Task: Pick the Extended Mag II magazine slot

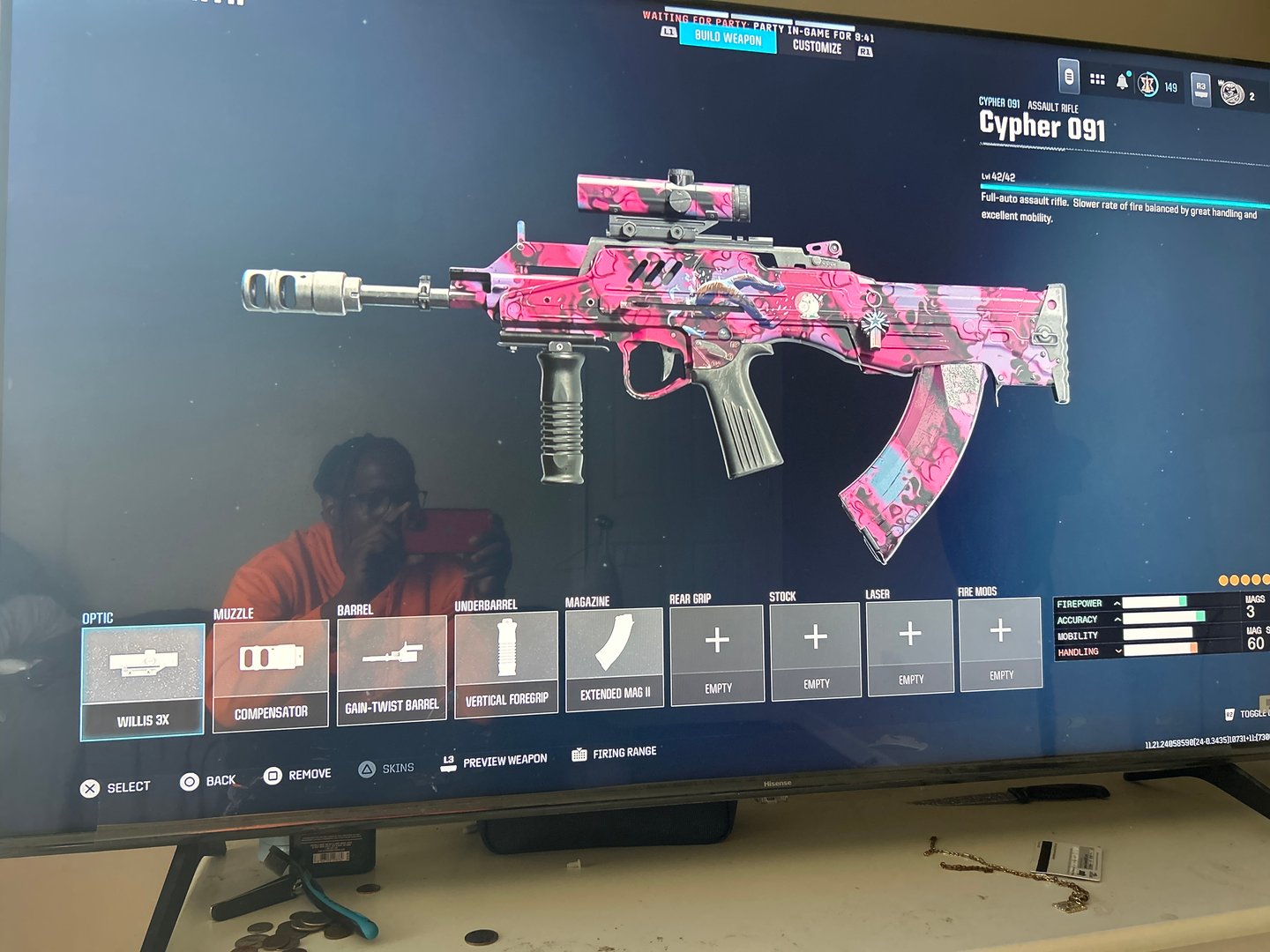Action: tap(615, 658)
